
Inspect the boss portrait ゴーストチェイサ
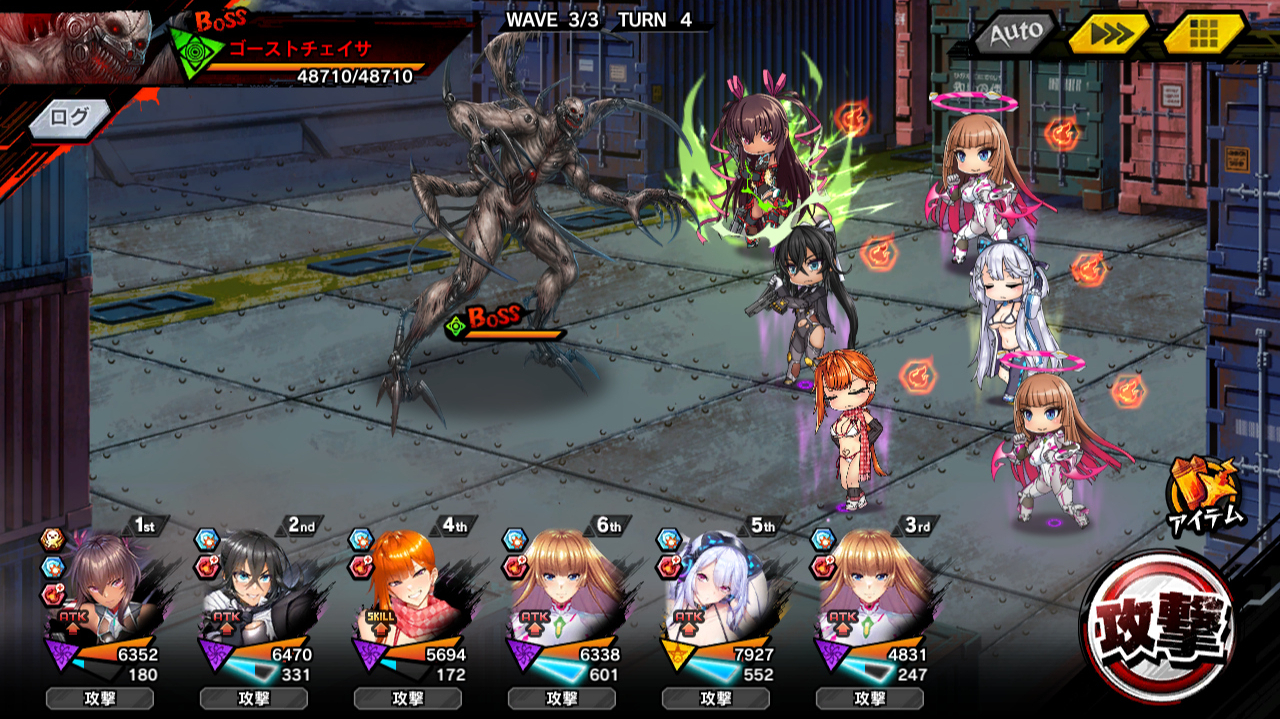[75, 42]
